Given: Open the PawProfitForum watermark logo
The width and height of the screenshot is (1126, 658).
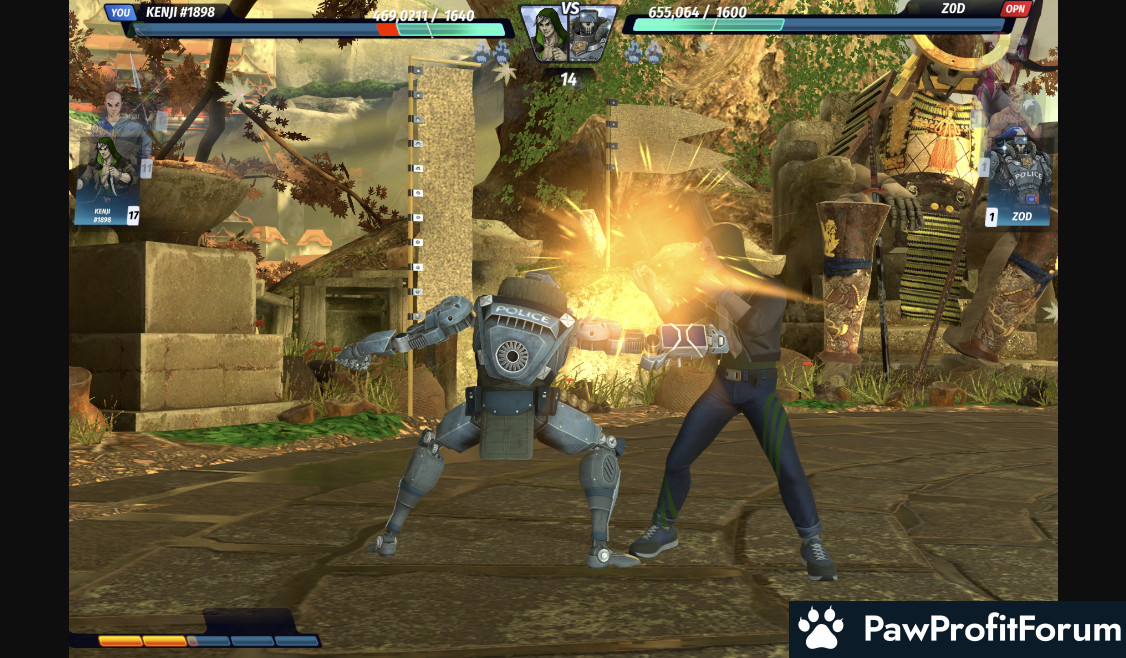Looking at the screenshot, I should tap(958, 629).
